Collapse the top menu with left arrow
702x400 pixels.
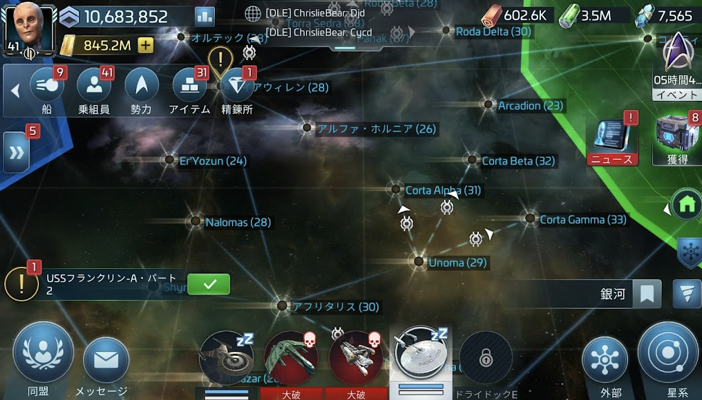coord(15,90)
